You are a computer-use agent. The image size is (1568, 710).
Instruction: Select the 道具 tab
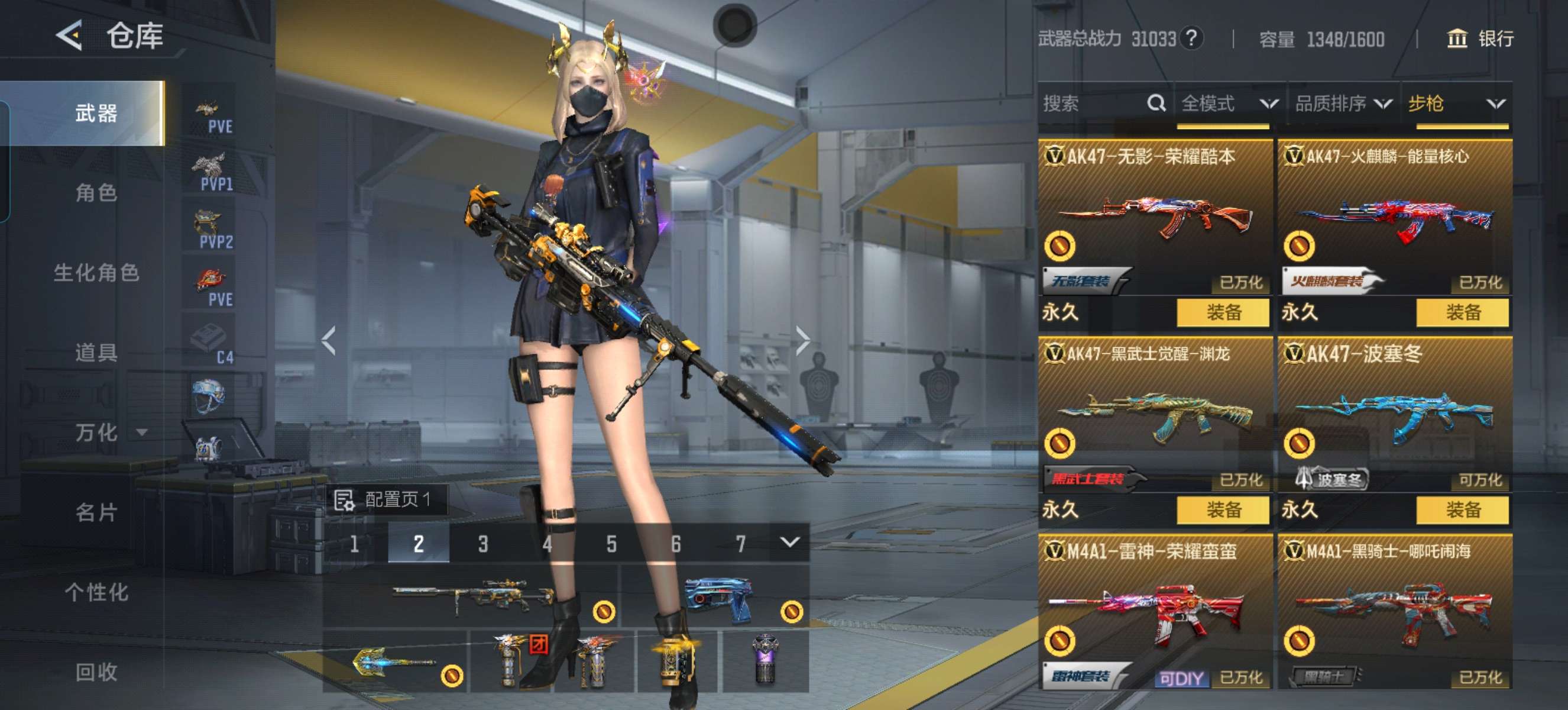click(96, 353)
